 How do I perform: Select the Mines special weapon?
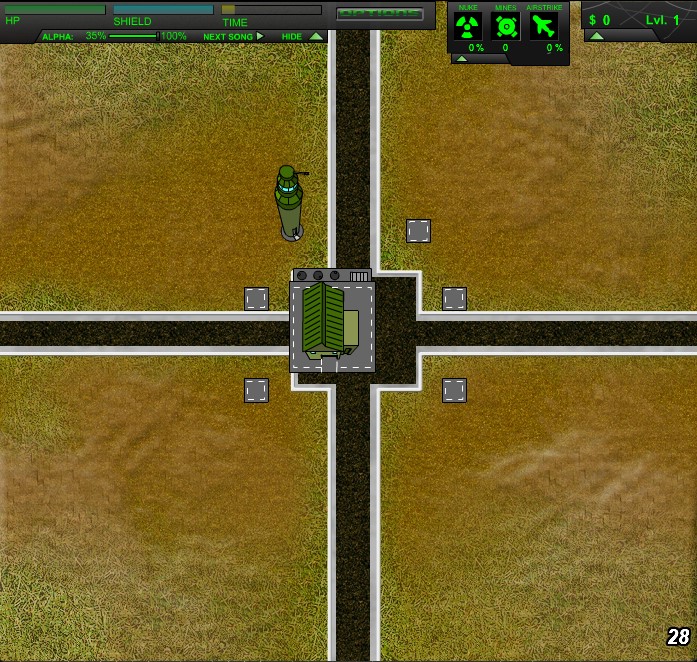506,27
